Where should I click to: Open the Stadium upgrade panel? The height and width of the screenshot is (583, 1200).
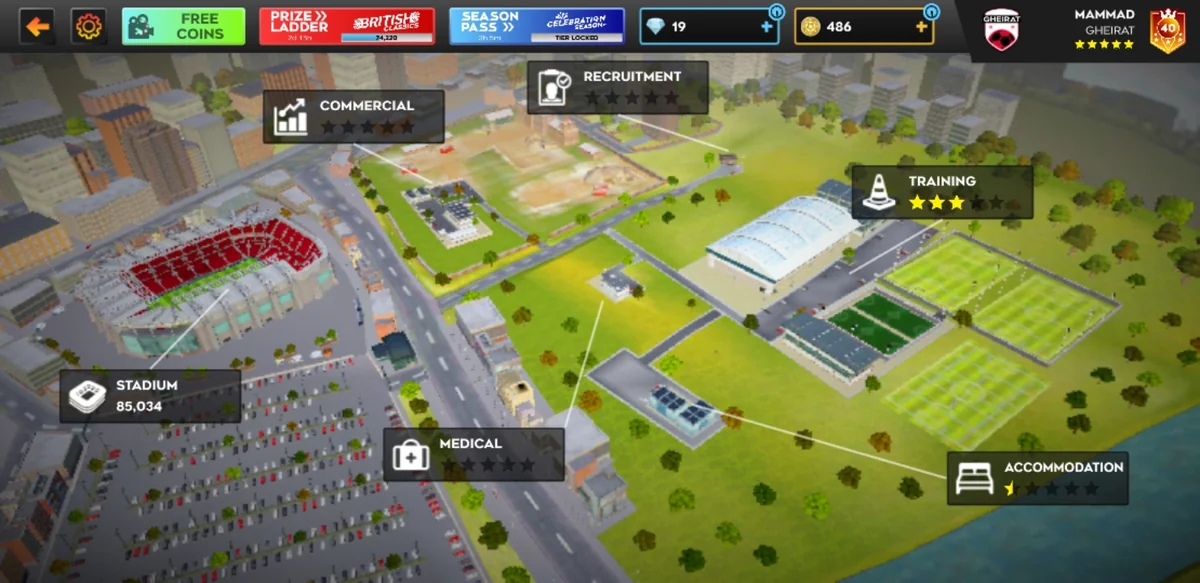pos(150,396)
